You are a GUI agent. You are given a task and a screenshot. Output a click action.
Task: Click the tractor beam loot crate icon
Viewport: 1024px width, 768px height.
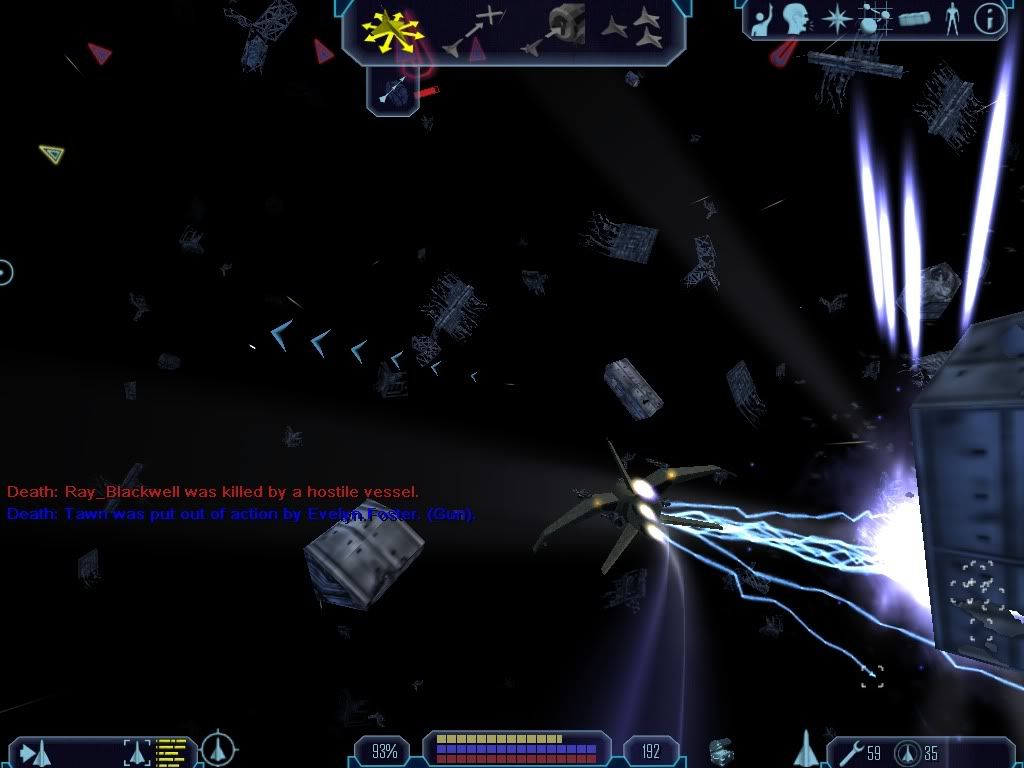point(719,750)
